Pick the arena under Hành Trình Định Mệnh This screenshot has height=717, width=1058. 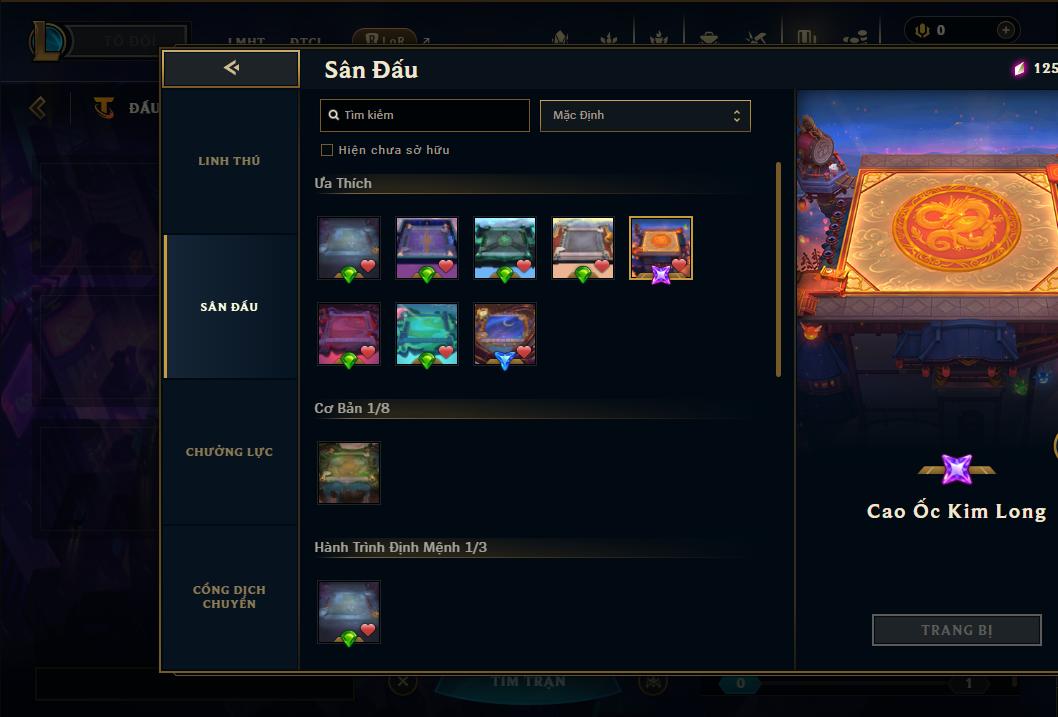(349, 612)
